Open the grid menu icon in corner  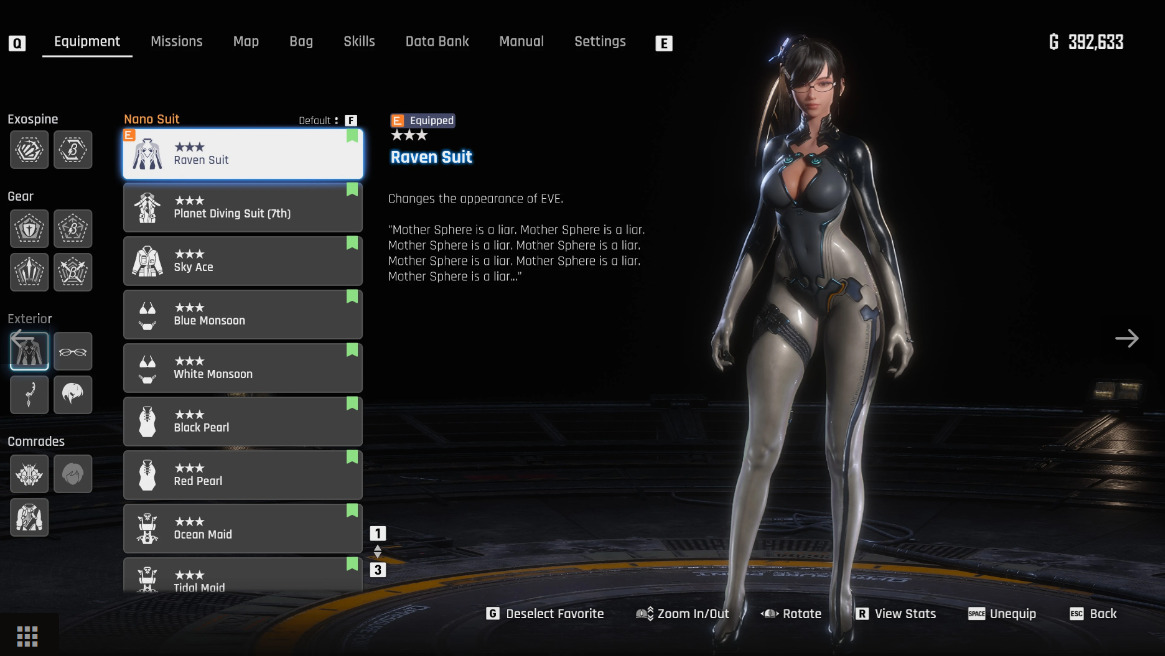[x=28, y=636]
